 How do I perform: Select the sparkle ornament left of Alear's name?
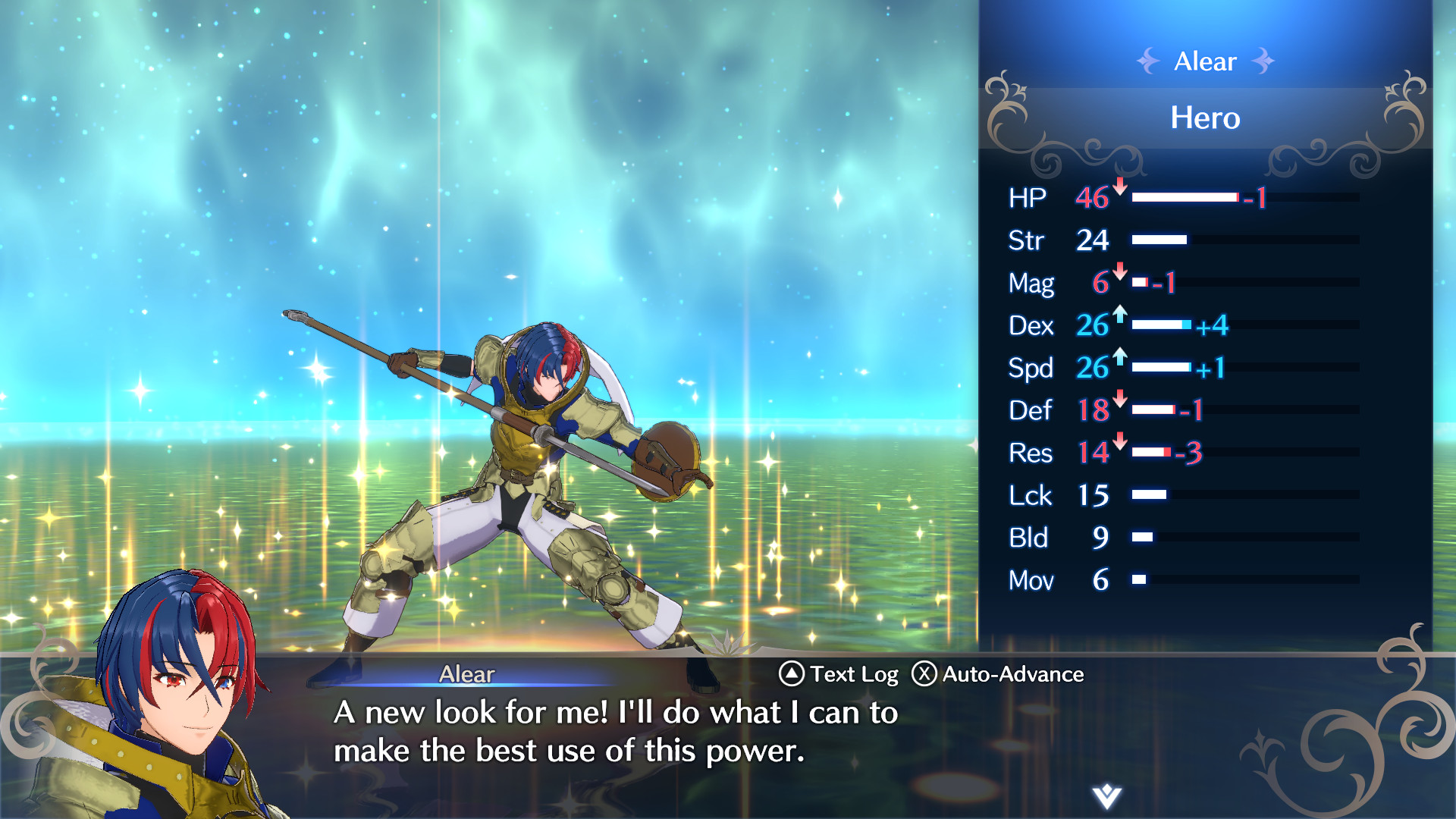coord(1148,61)
